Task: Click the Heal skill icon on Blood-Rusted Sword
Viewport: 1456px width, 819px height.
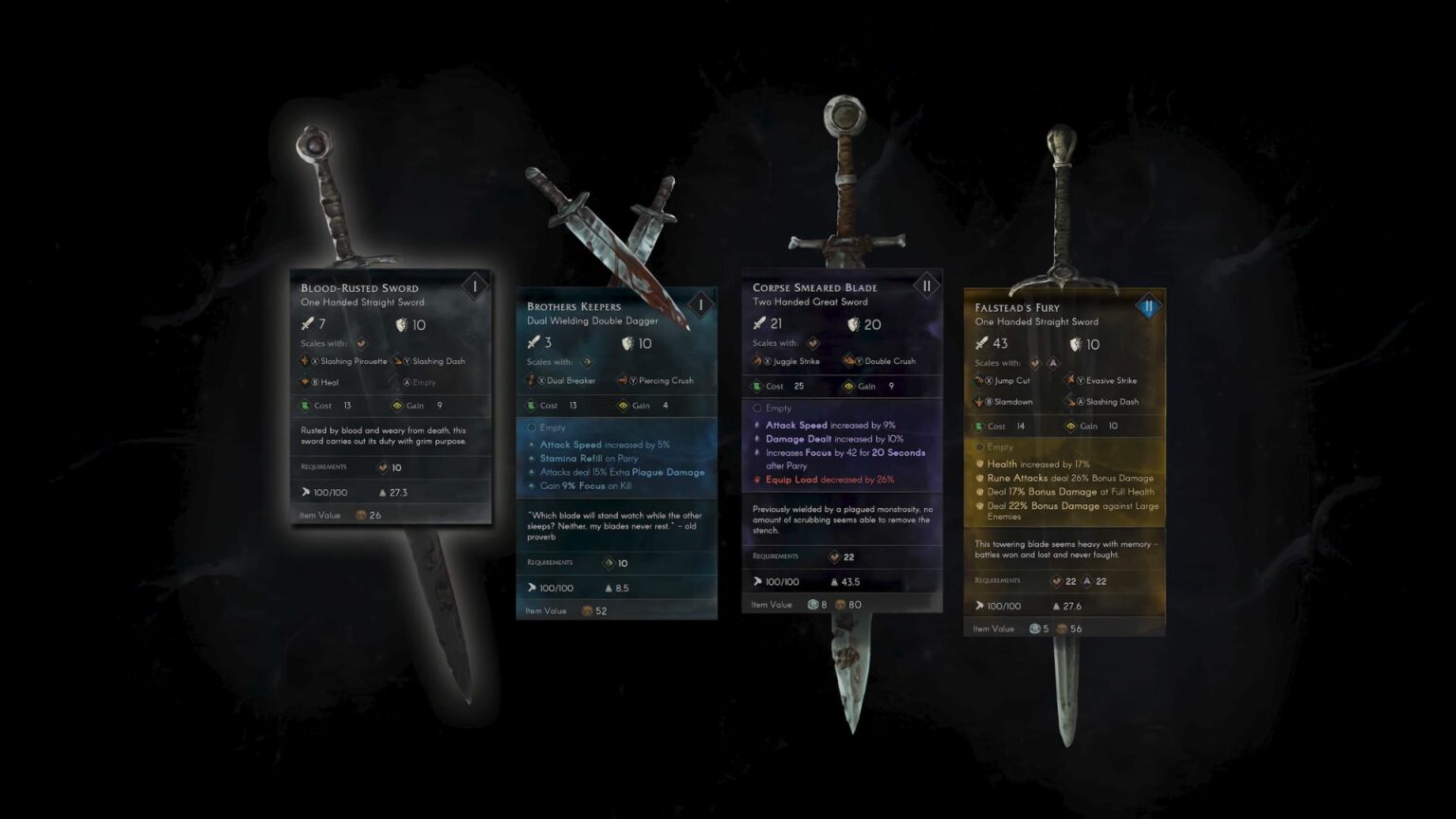Action: click(302, 382)
